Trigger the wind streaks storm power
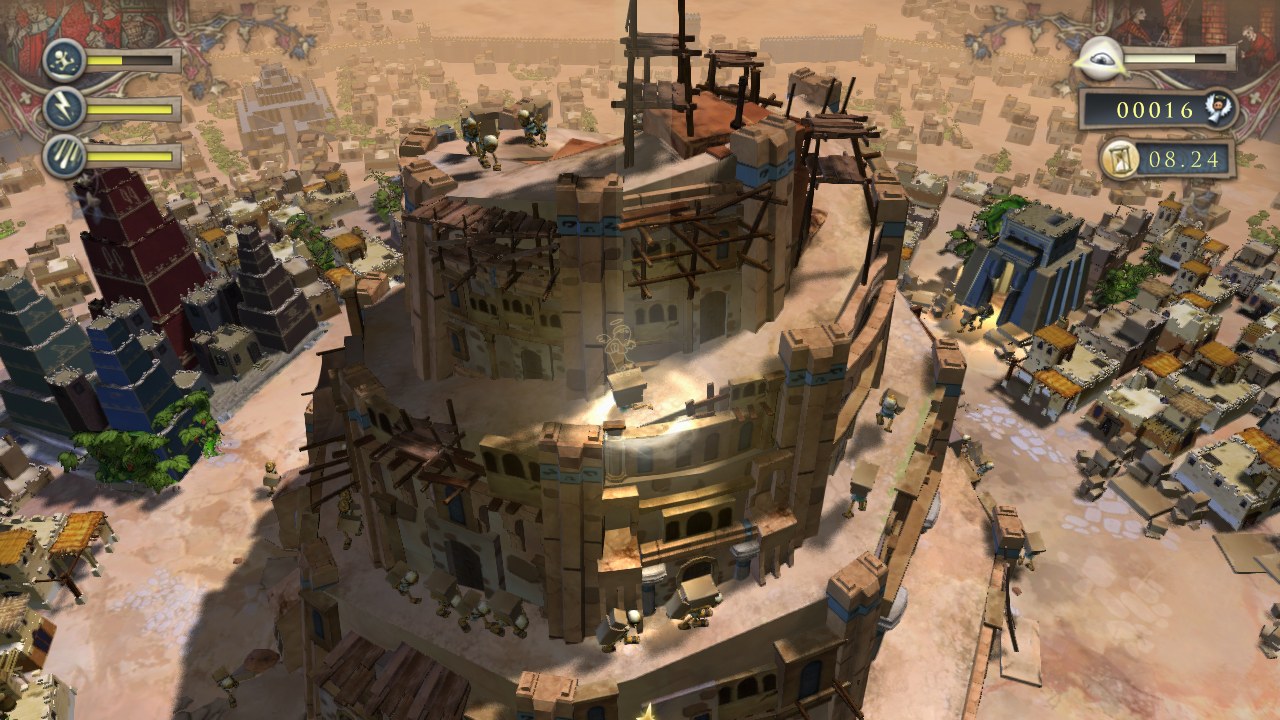Viewport: 1280px width, 720px height. click(x=63, y=156)
